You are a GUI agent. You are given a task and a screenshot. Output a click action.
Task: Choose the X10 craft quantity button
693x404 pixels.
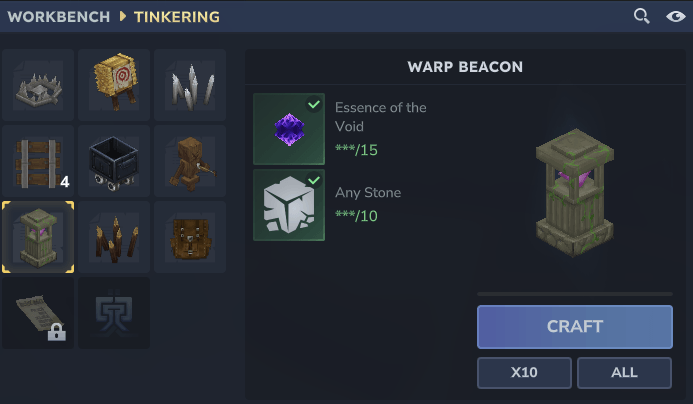point(524,373)
